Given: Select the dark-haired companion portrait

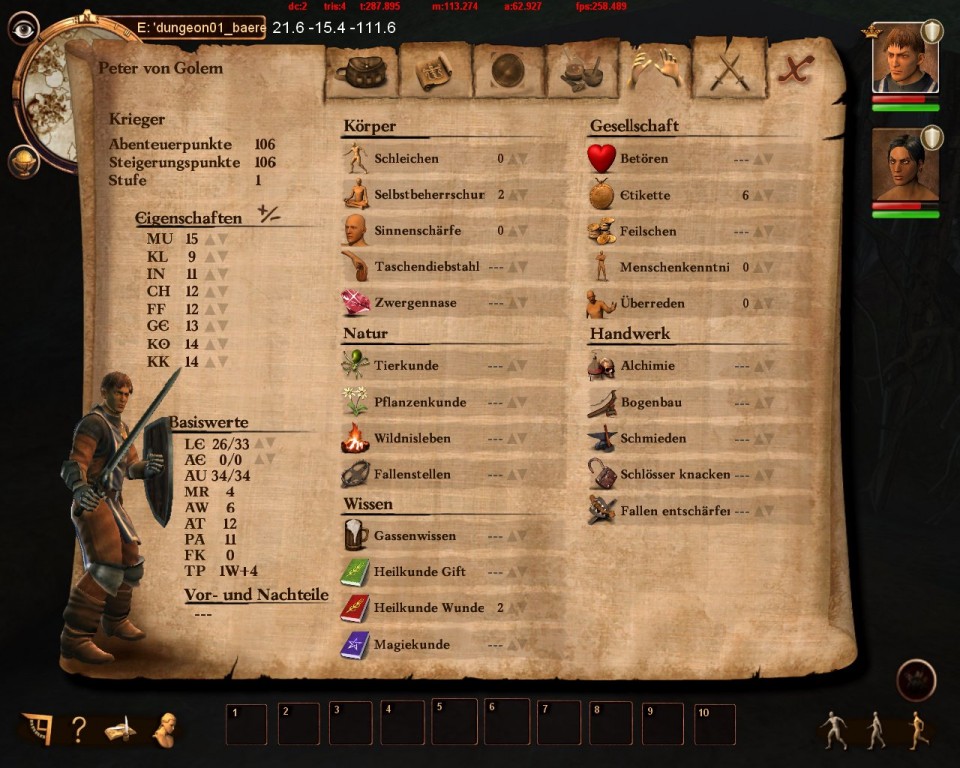Looking at the screenshot, I should (x=904, y=165).
